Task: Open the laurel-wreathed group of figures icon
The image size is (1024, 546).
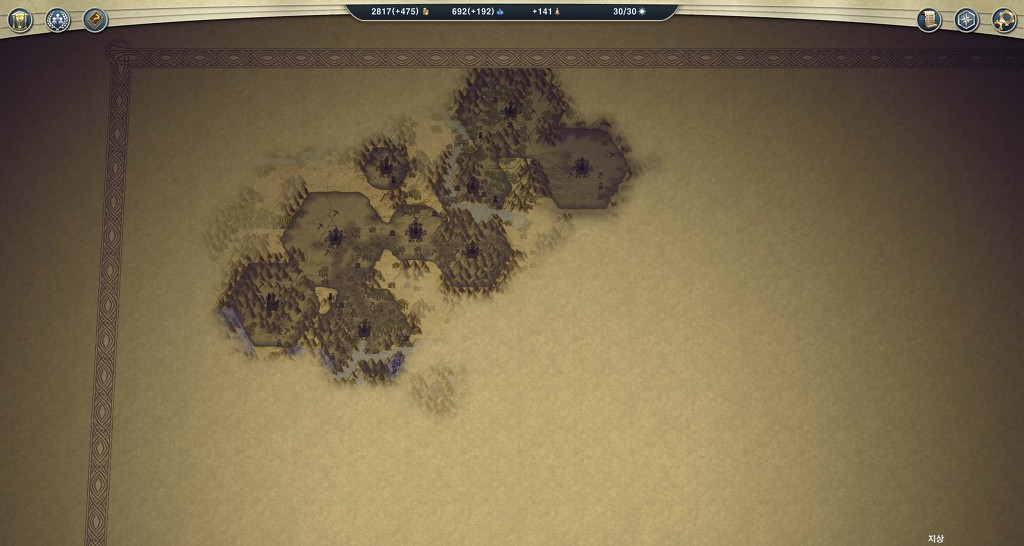Action: click(x=58, y=20)
